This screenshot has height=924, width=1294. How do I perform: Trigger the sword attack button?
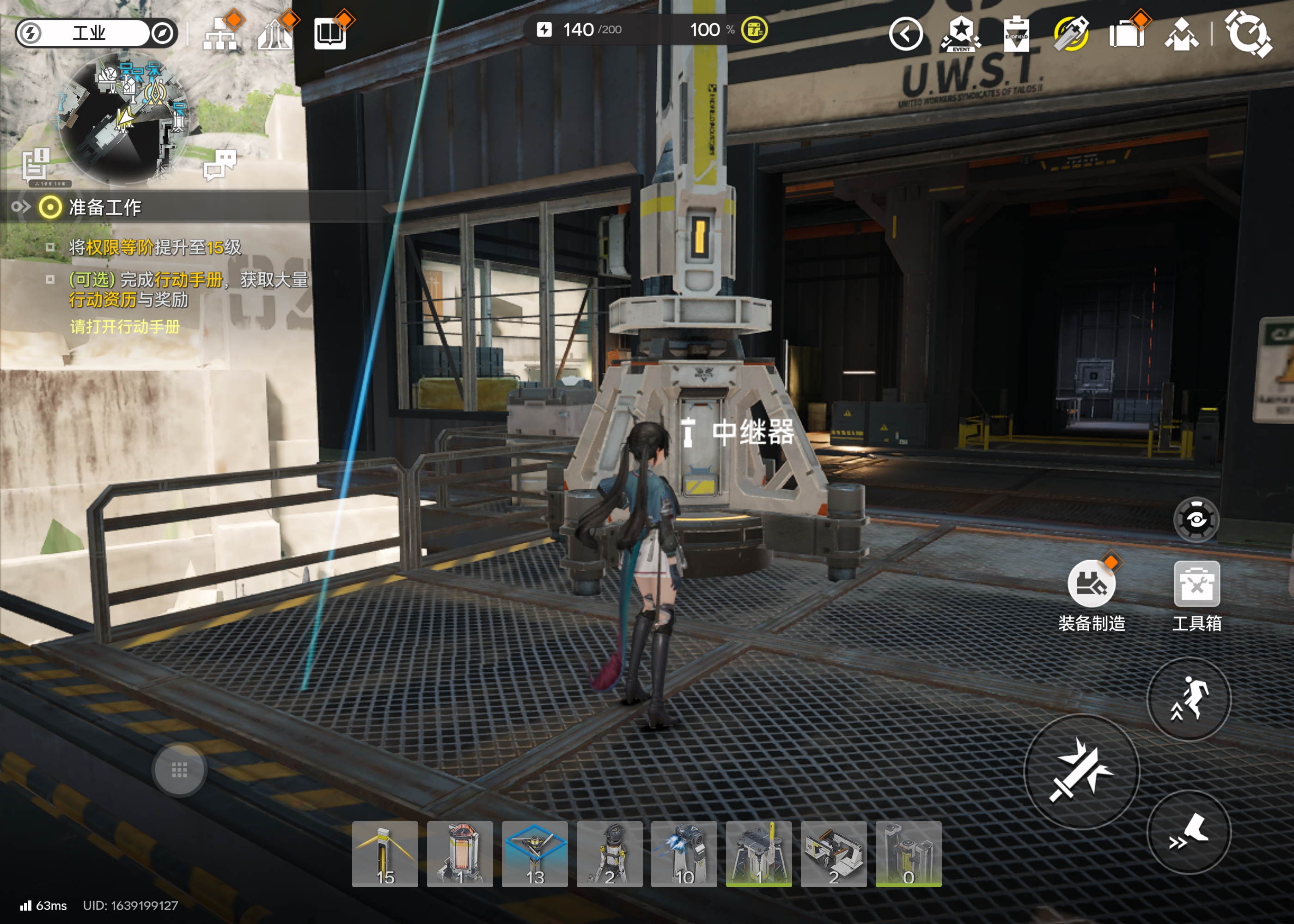click(x=1081, y=771)
